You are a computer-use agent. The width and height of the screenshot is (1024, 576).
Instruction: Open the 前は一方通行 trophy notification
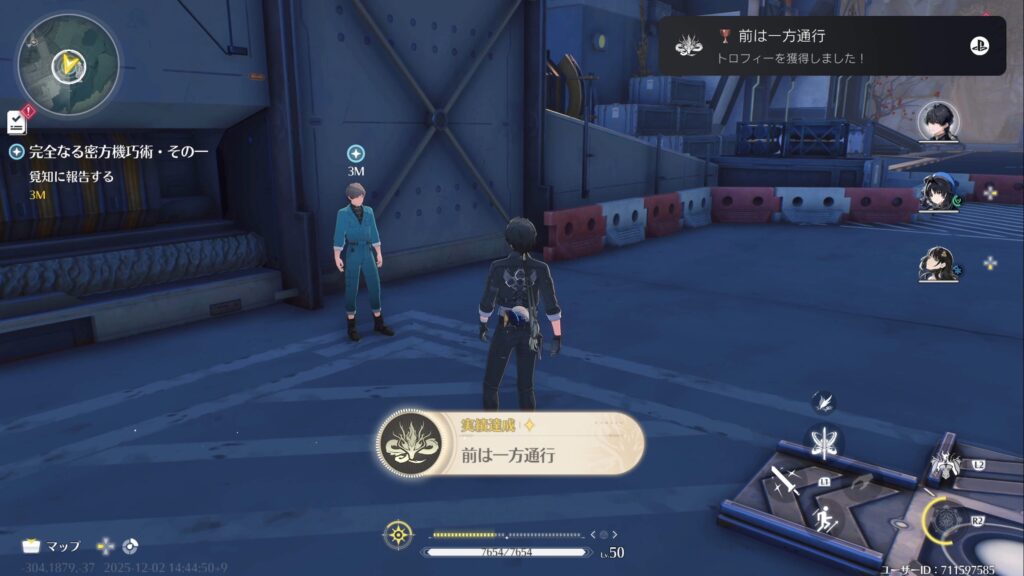[x=831, y=46]
